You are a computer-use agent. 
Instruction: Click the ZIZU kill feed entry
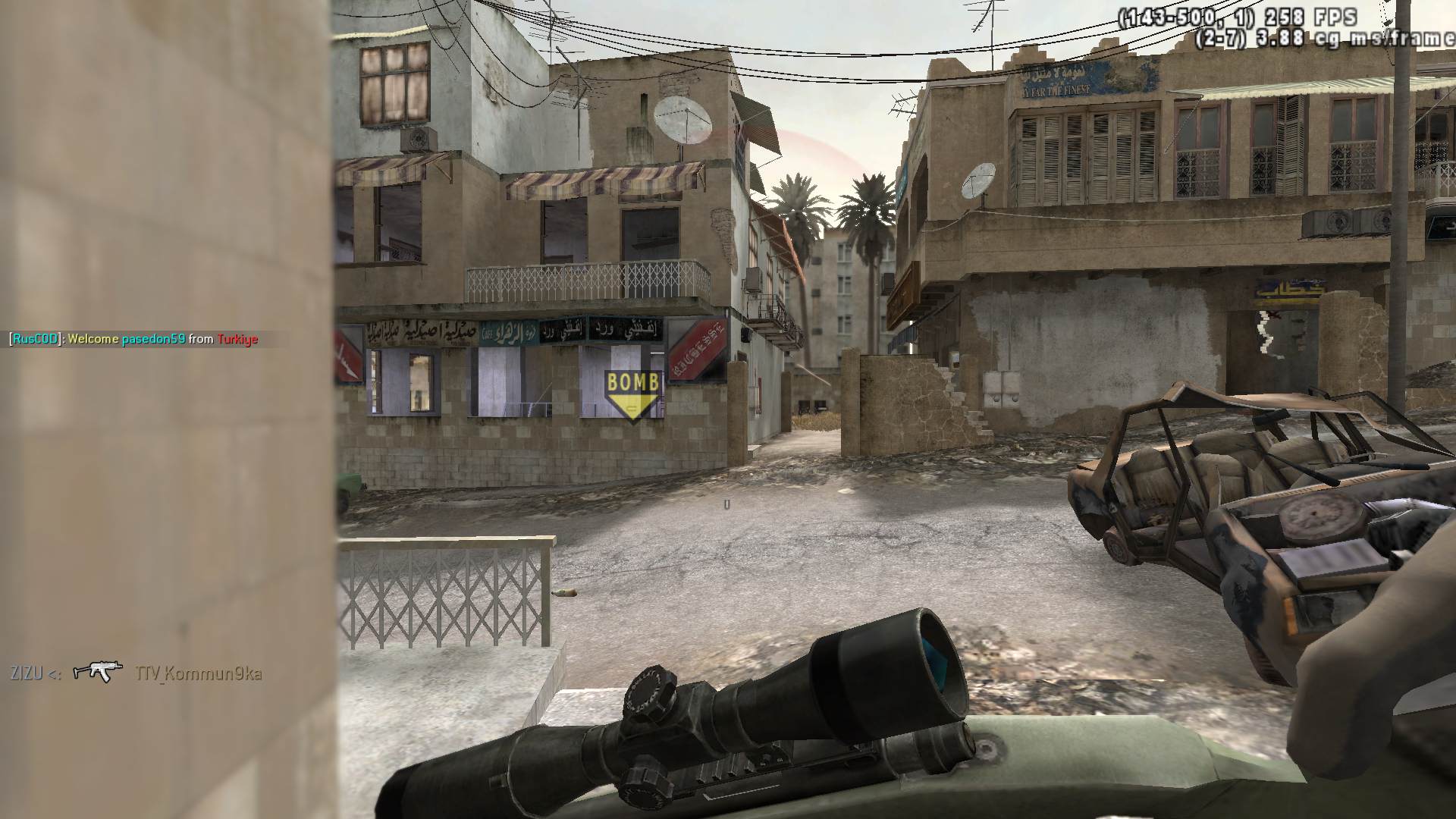point(136,673)
